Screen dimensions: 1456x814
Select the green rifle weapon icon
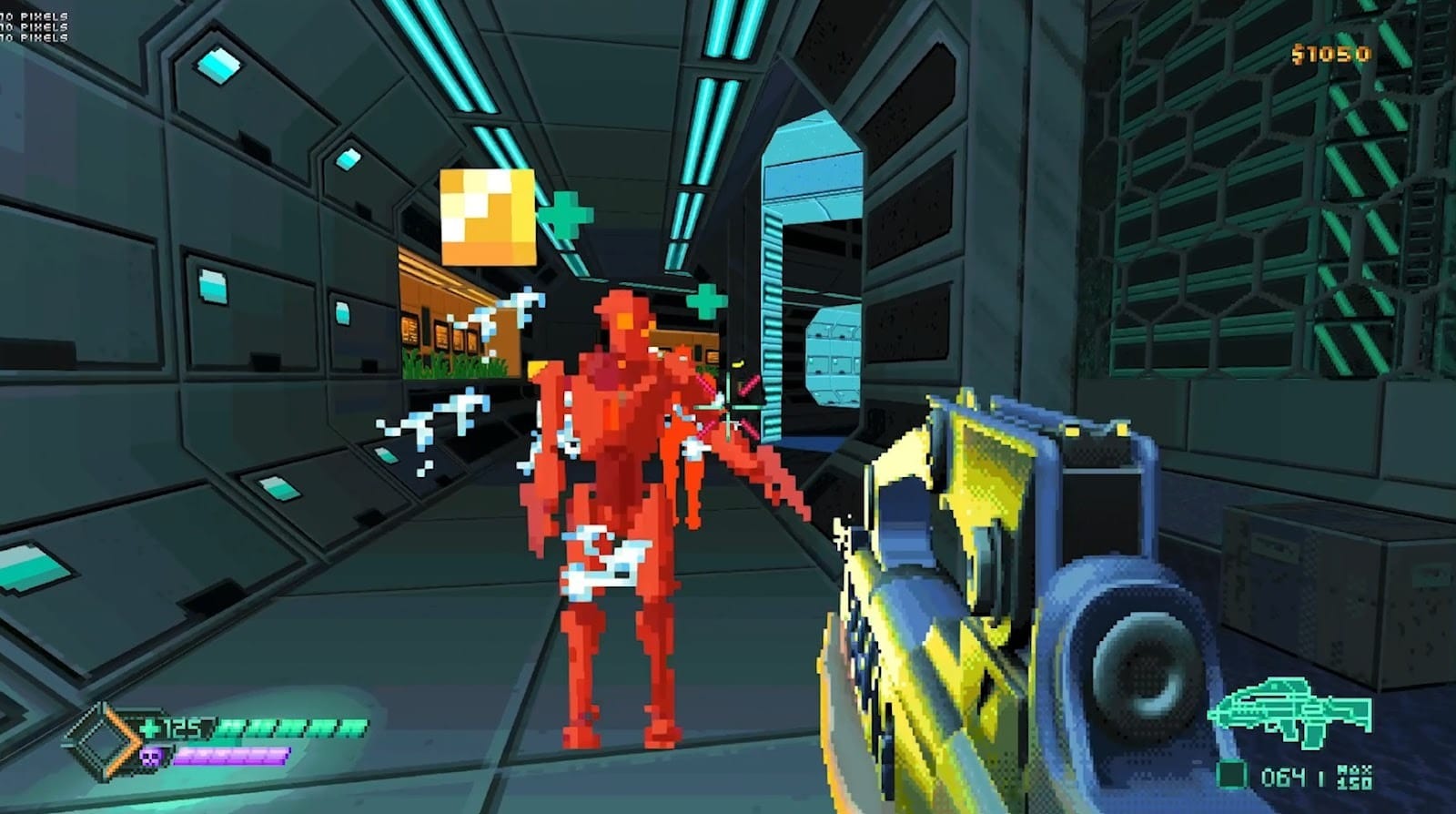coord(1289,713)
